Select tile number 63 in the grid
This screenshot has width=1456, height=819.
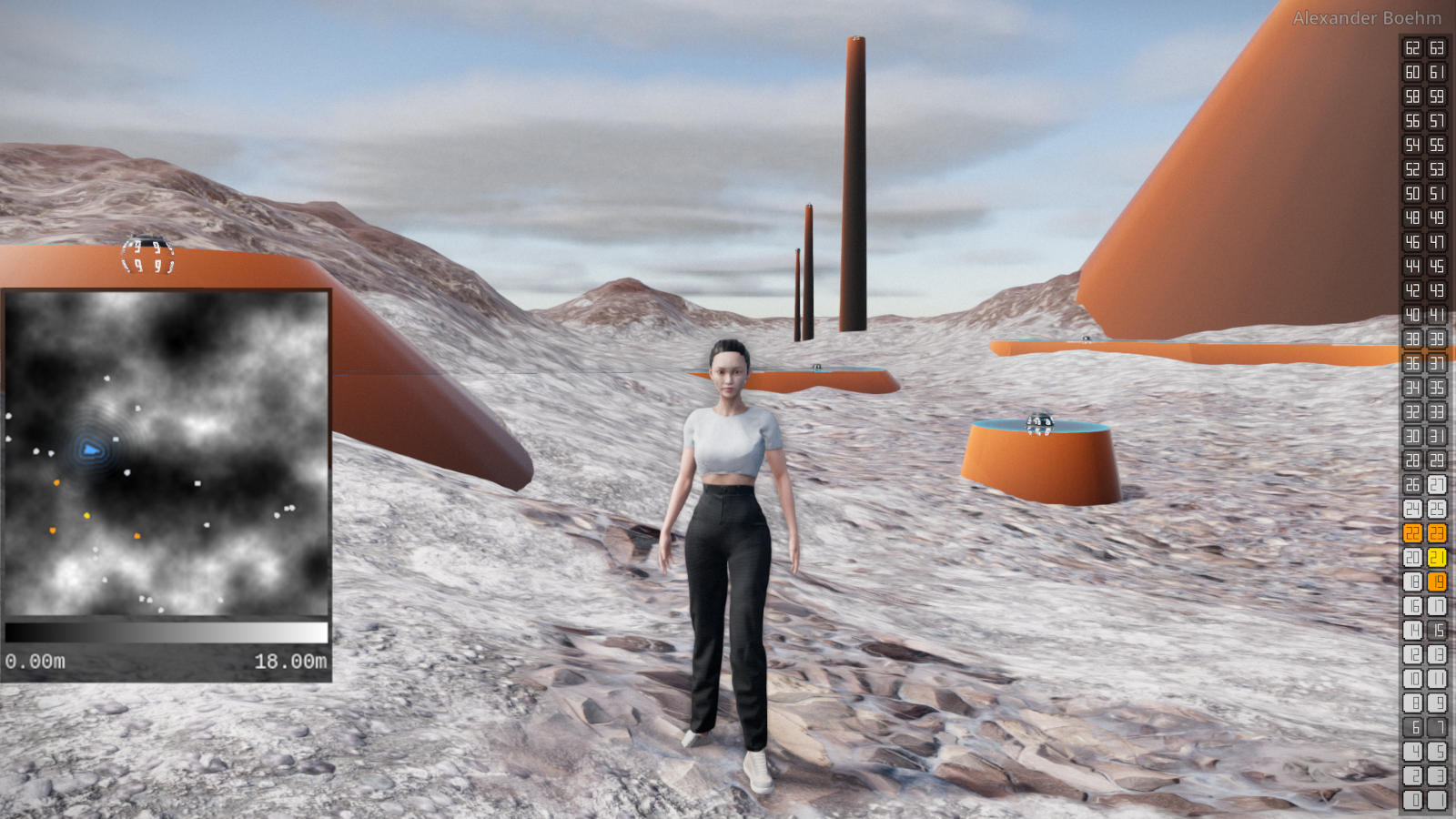pos(1437,47)
